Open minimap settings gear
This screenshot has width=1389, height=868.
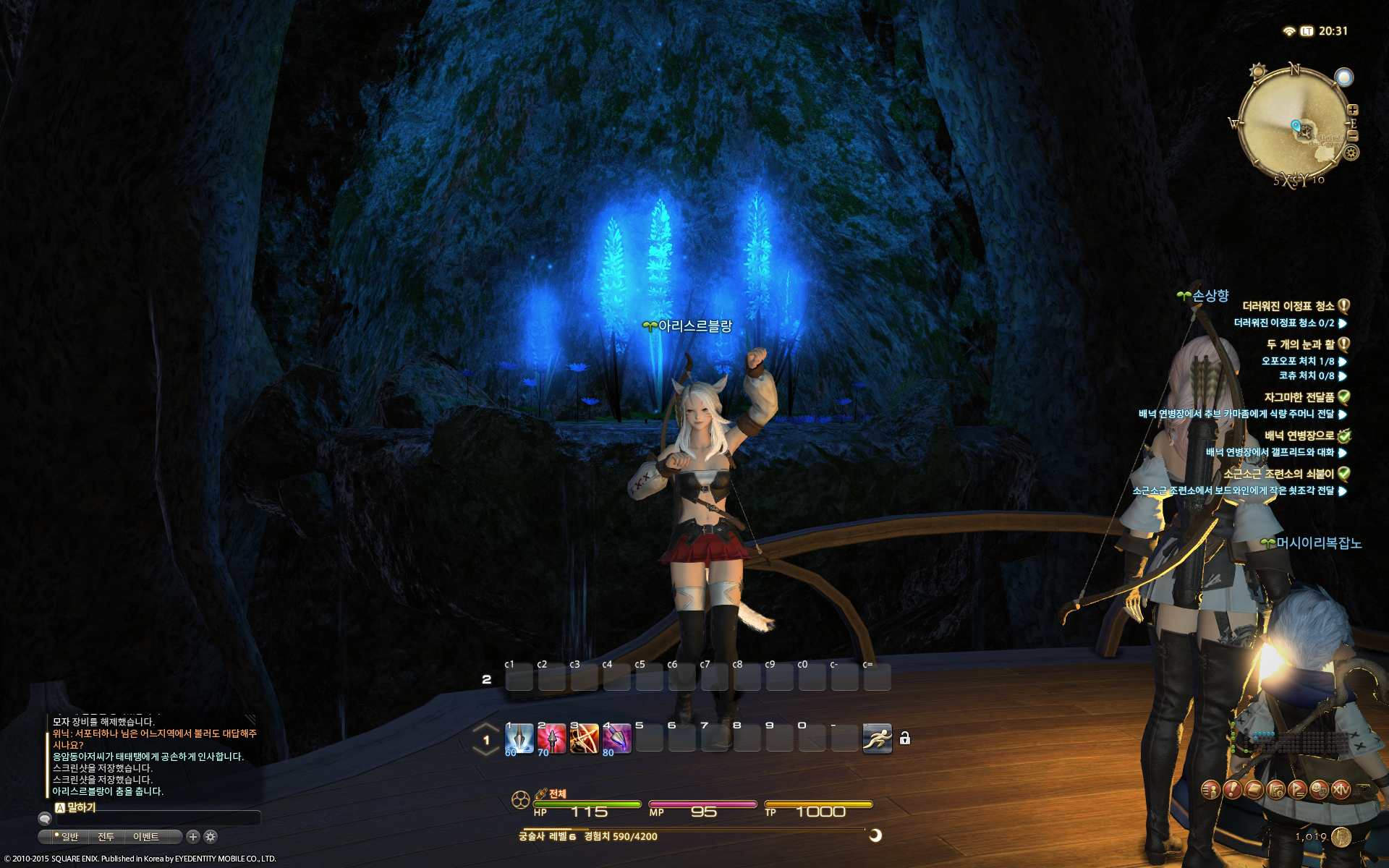click(x=1351, y=153)
